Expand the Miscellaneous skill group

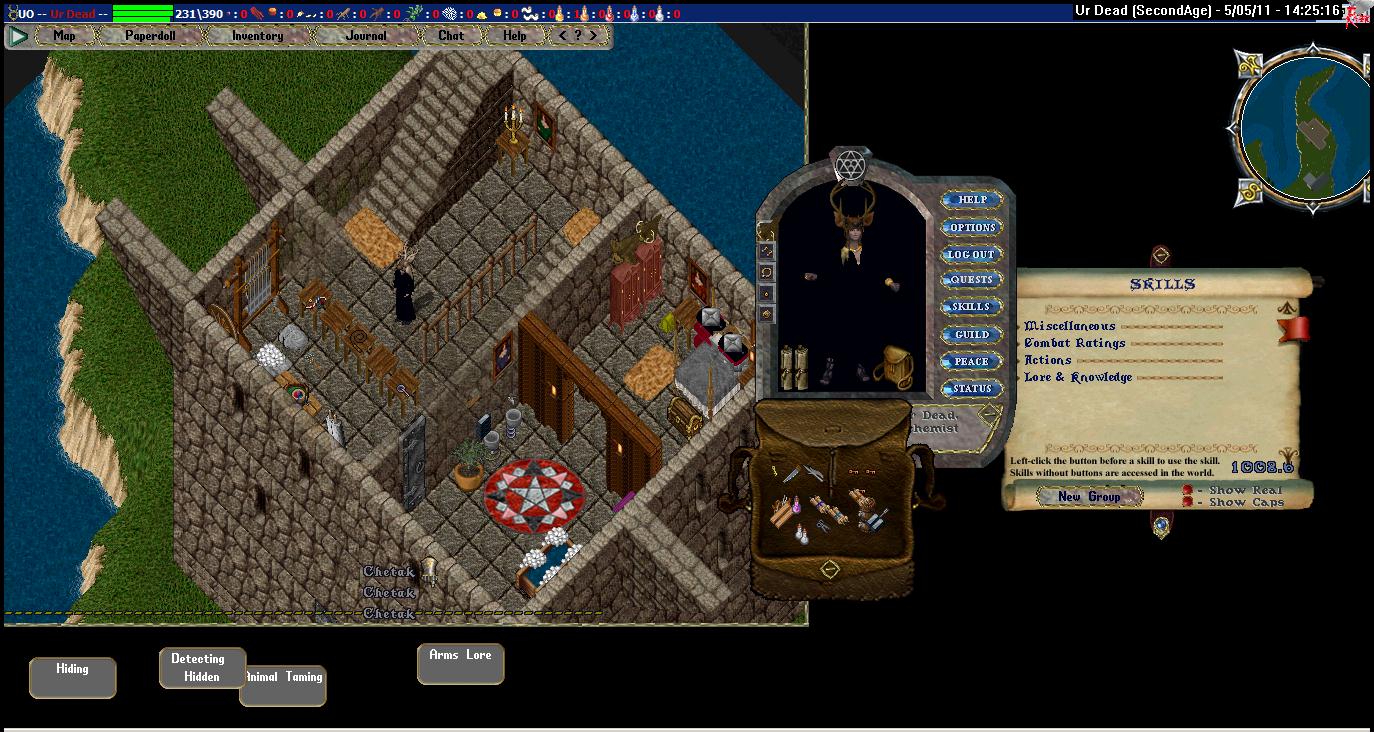[1070, 326]
